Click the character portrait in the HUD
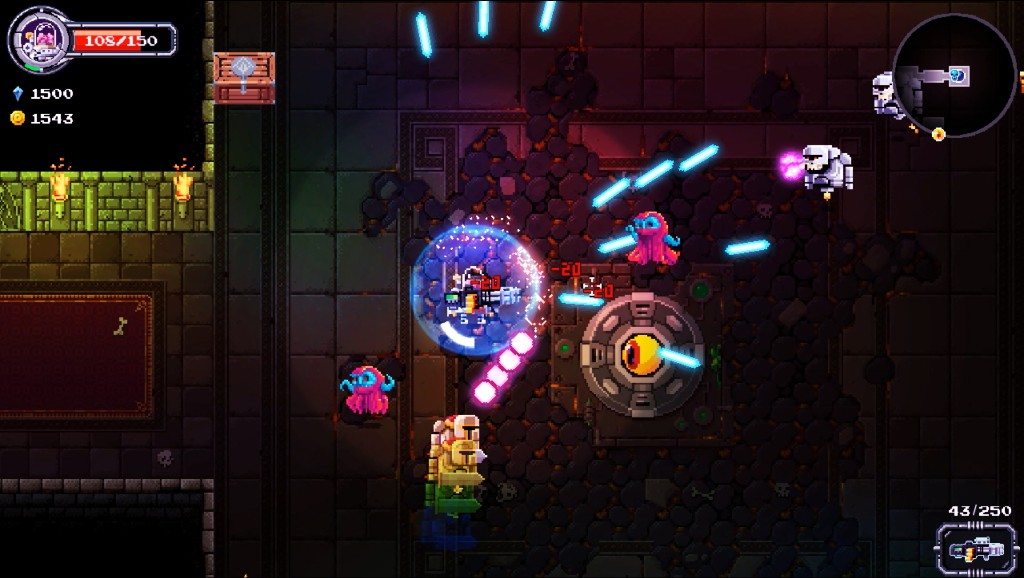Image resolution: width=1024 pixels, height=578 pixels. click(x=39, y=39)
